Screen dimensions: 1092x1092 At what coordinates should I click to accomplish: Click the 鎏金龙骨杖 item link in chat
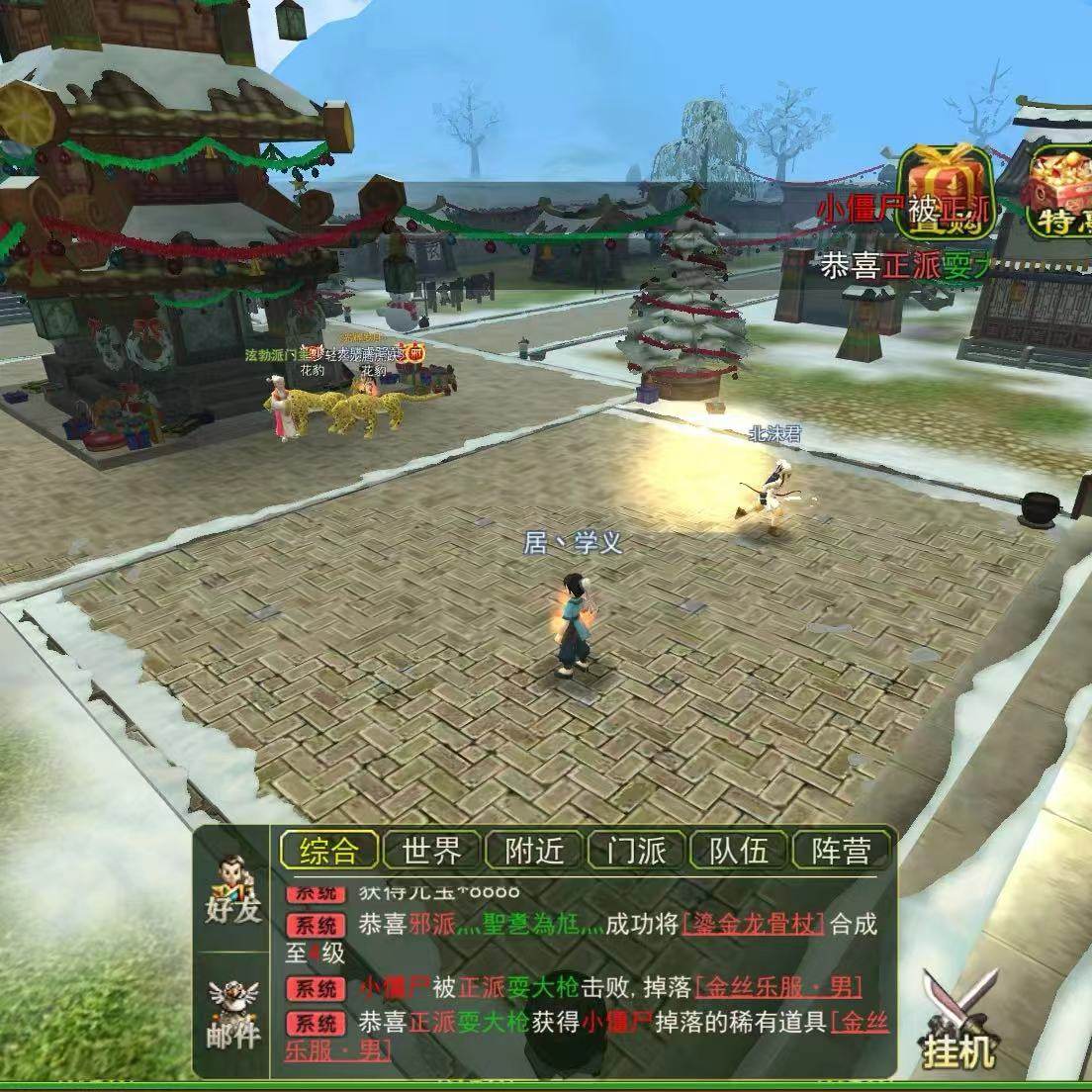[752, 924]
